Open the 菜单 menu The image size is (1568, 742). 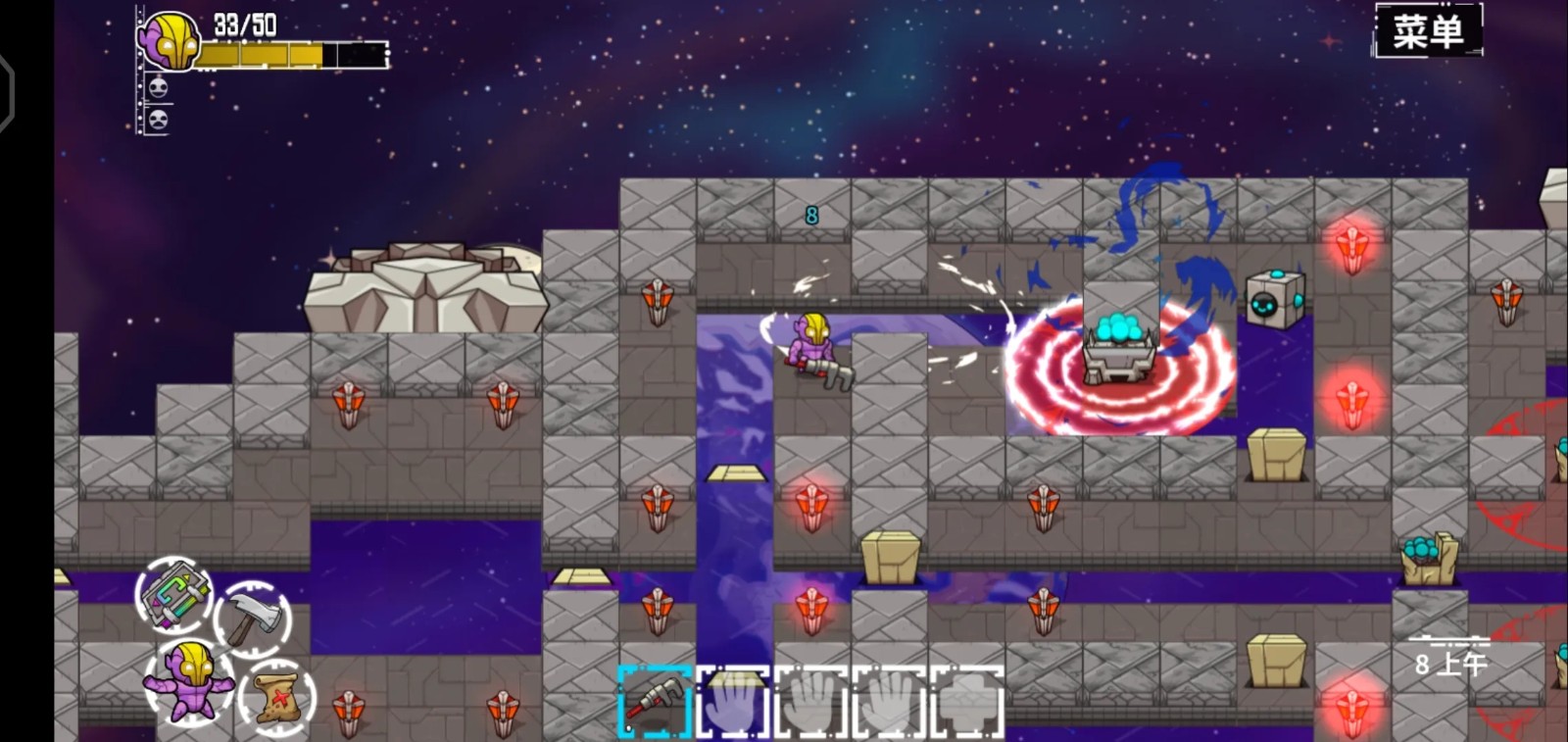[1428, 31]
